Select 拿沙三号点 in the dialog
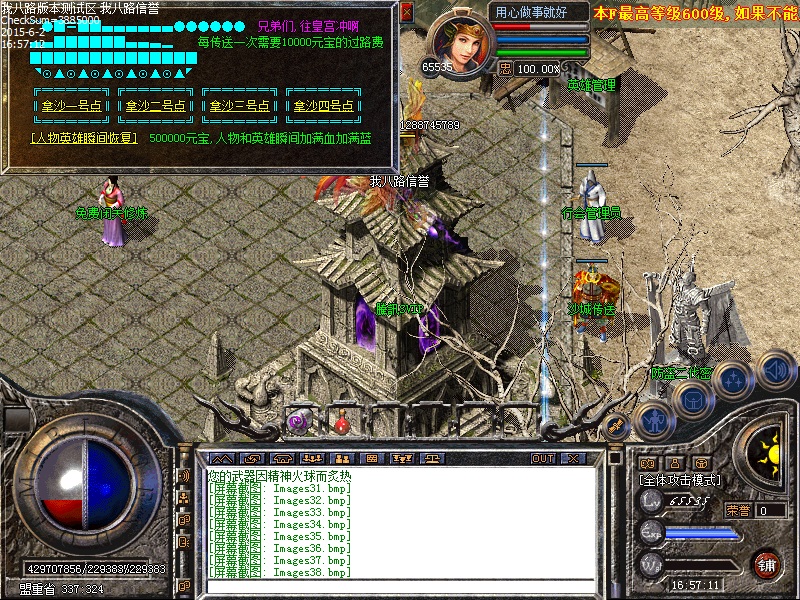 pyautogui.click(x=240, y=106)
